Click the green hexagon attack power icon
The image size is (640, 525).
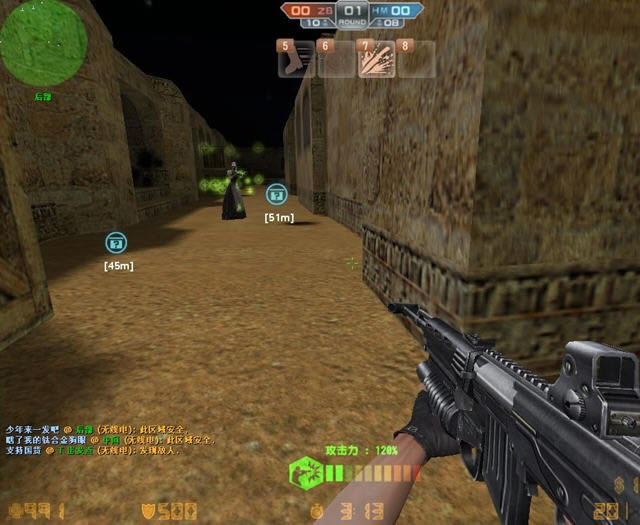(306, 473)
